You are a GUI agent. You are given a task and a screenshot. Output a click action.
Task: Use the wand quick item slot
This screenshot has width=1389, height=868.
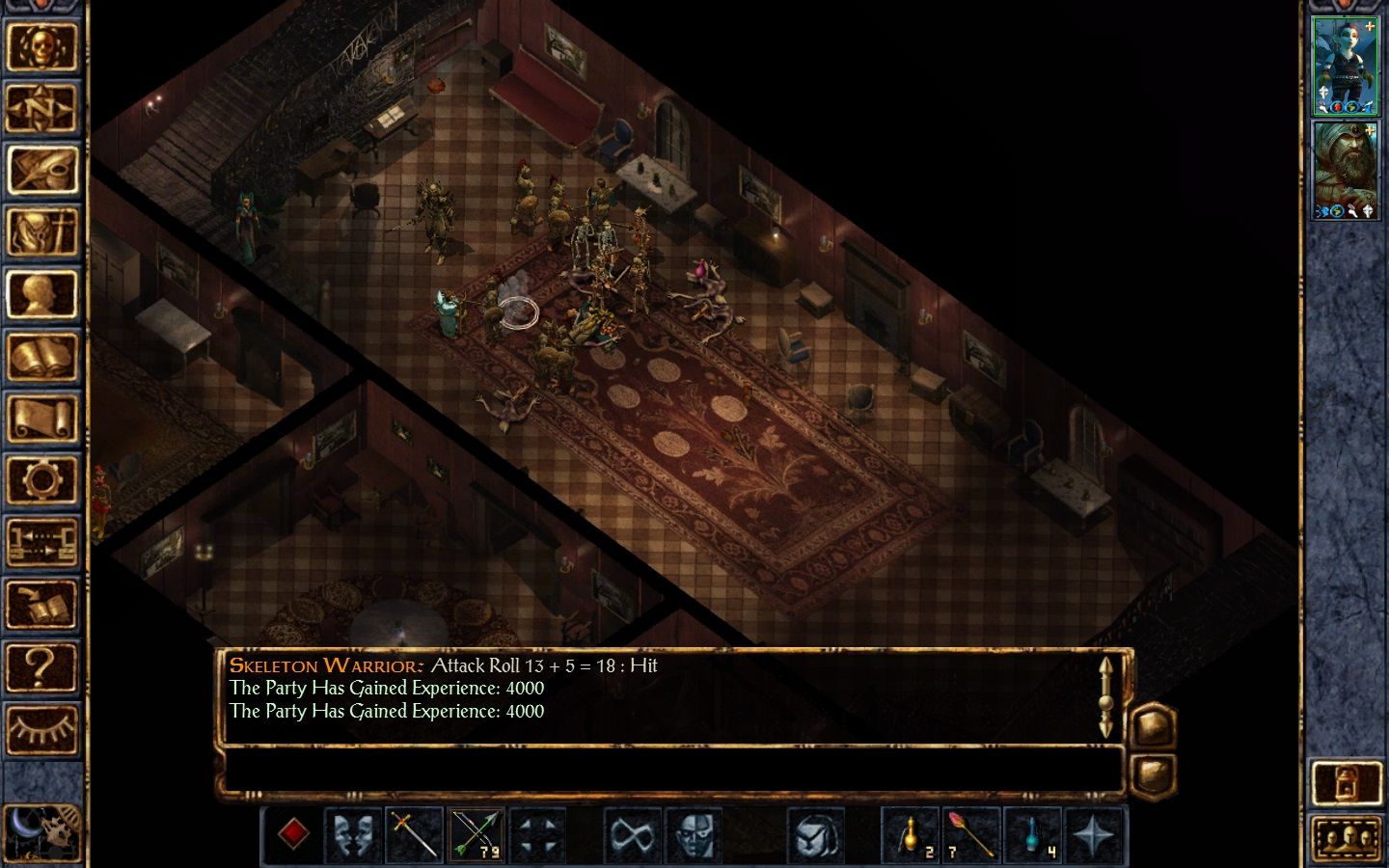(971, 833)
